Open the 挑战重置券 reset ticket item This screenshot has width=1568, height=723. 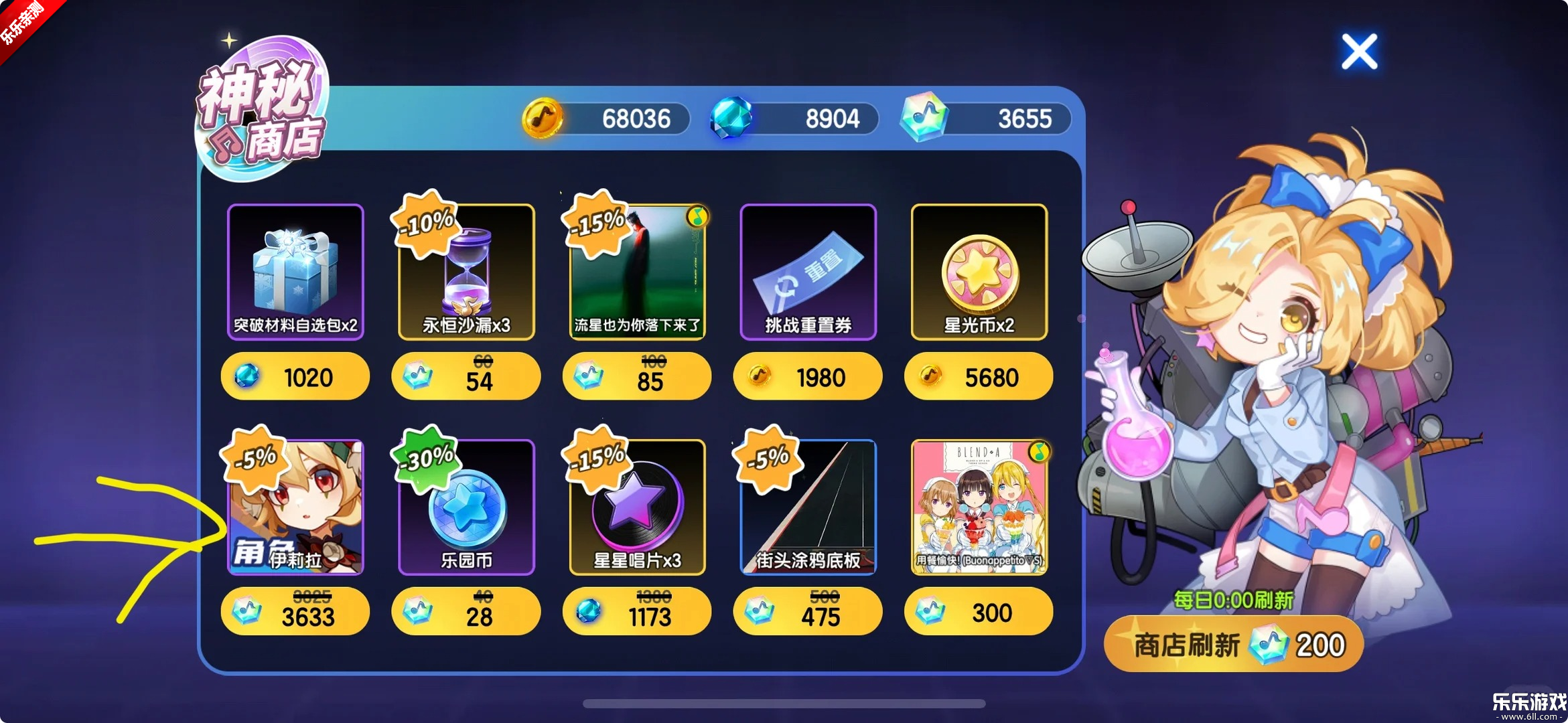[x=807, y=271]
